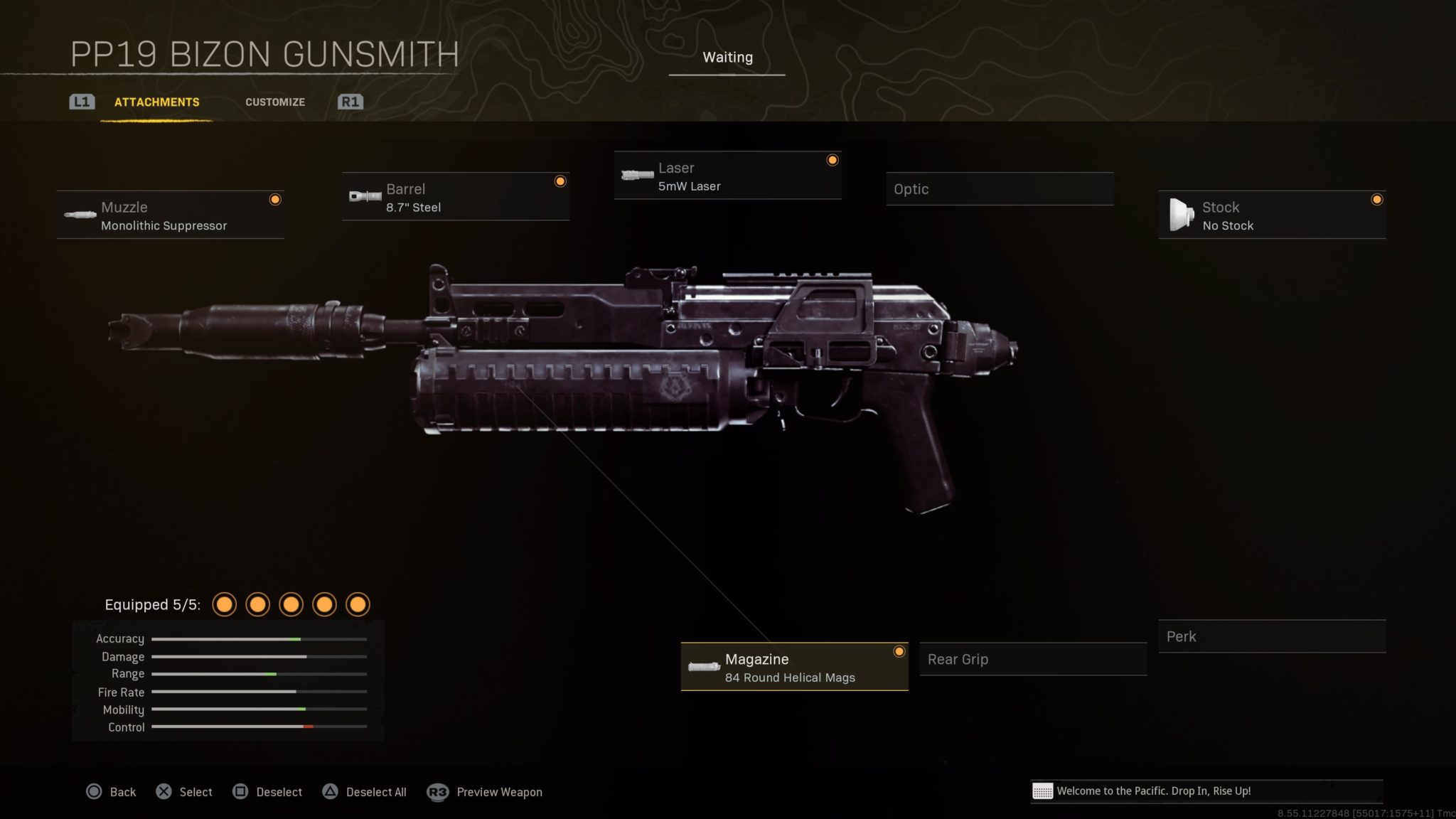Click the Monolithic Suppressor muzzle icon
The image size is (1456, 819).
[x=78, y=215]
